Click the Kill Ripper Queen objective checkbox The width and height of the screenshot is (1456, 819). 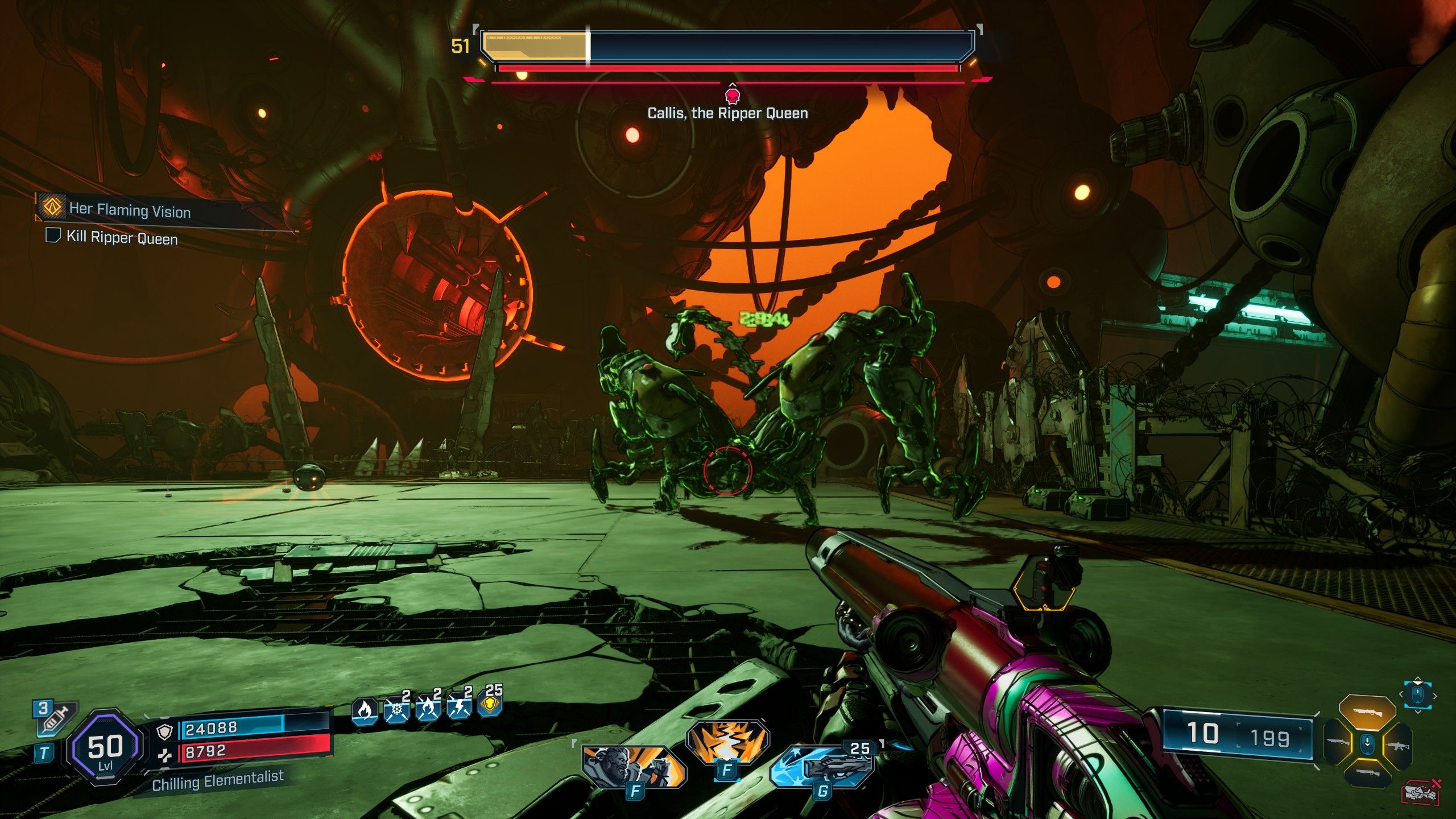pos(53,235)
